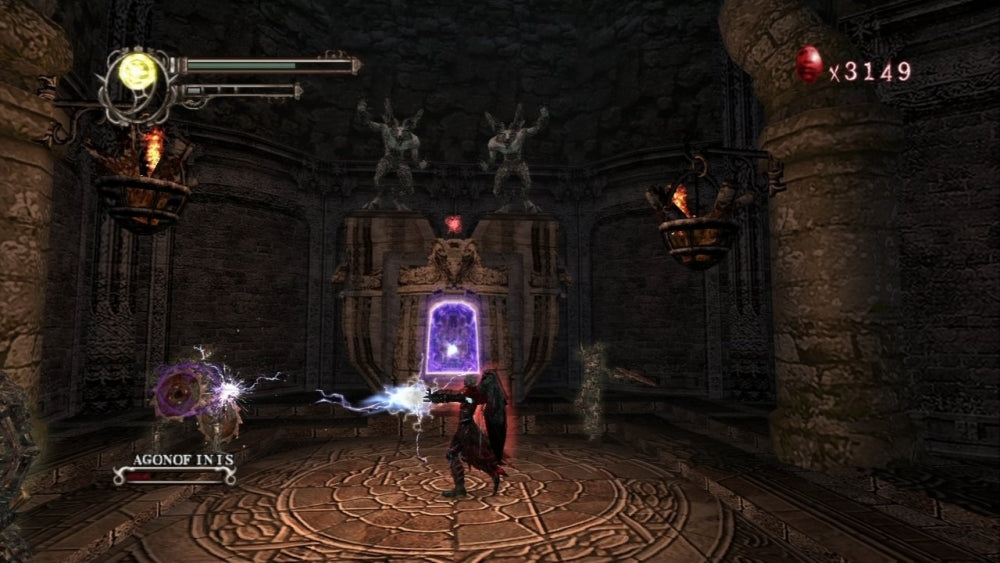This screenshot has height=563, width=1000.
Task: Select the red orb currency icon
Action: [808, 67]
